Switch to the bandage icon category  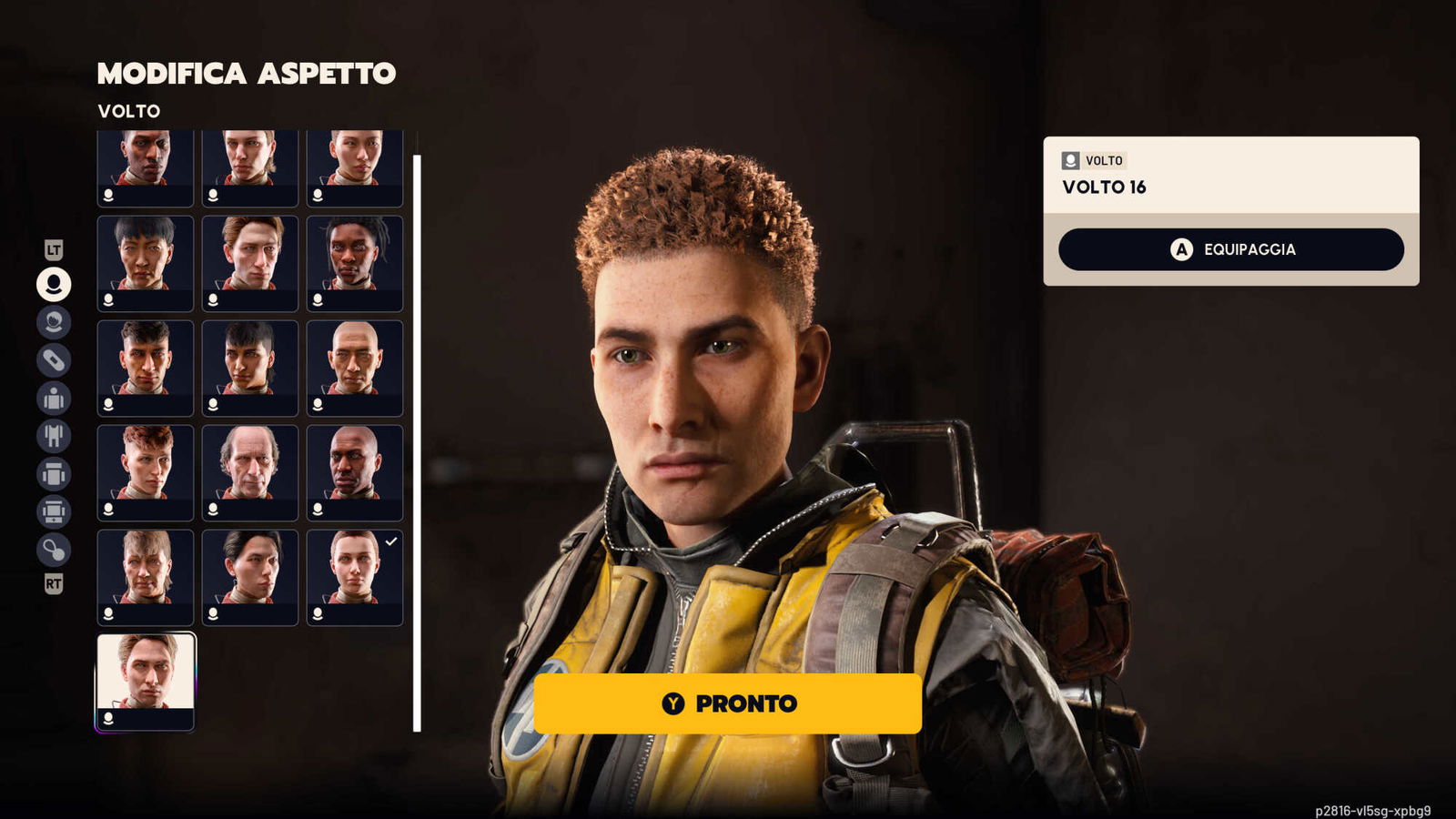click(x=54, y=360)
